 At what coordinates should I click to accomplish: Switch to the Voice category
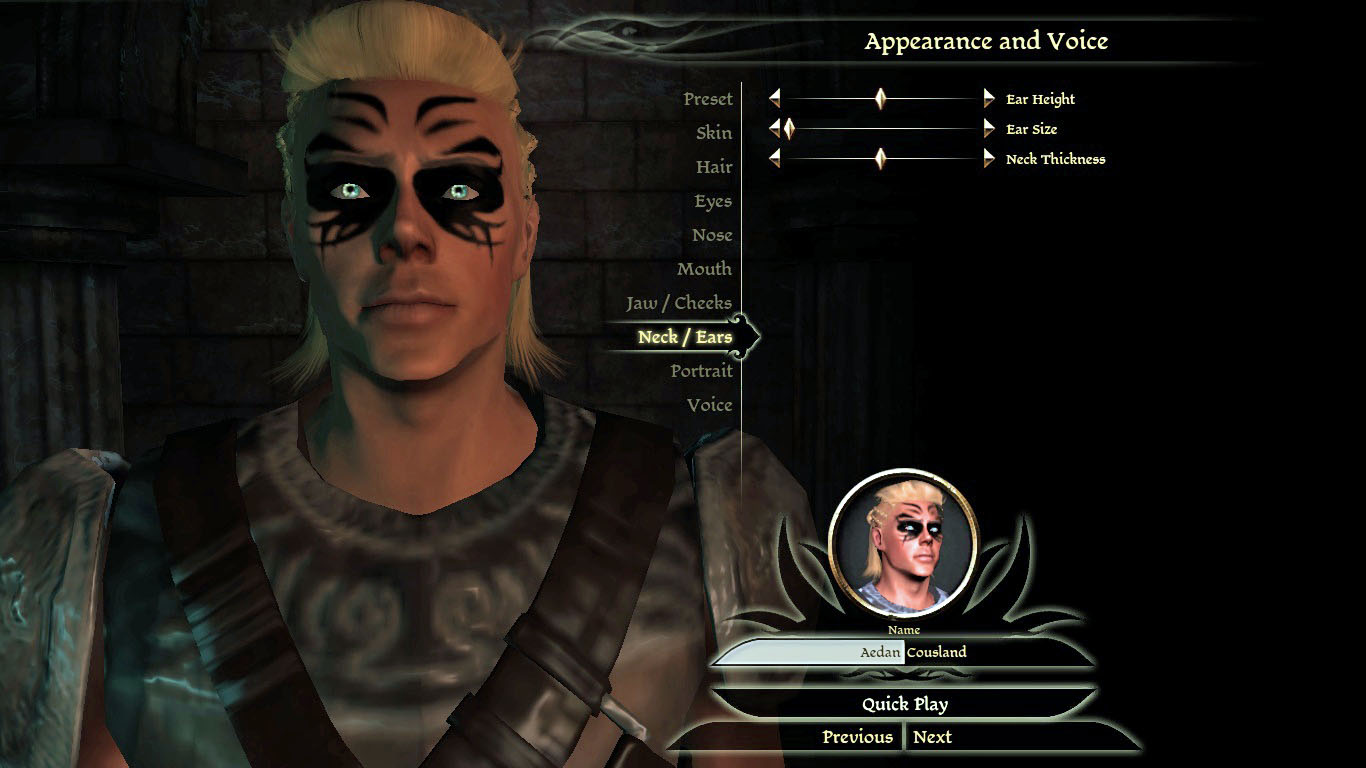tap(709, 405)
